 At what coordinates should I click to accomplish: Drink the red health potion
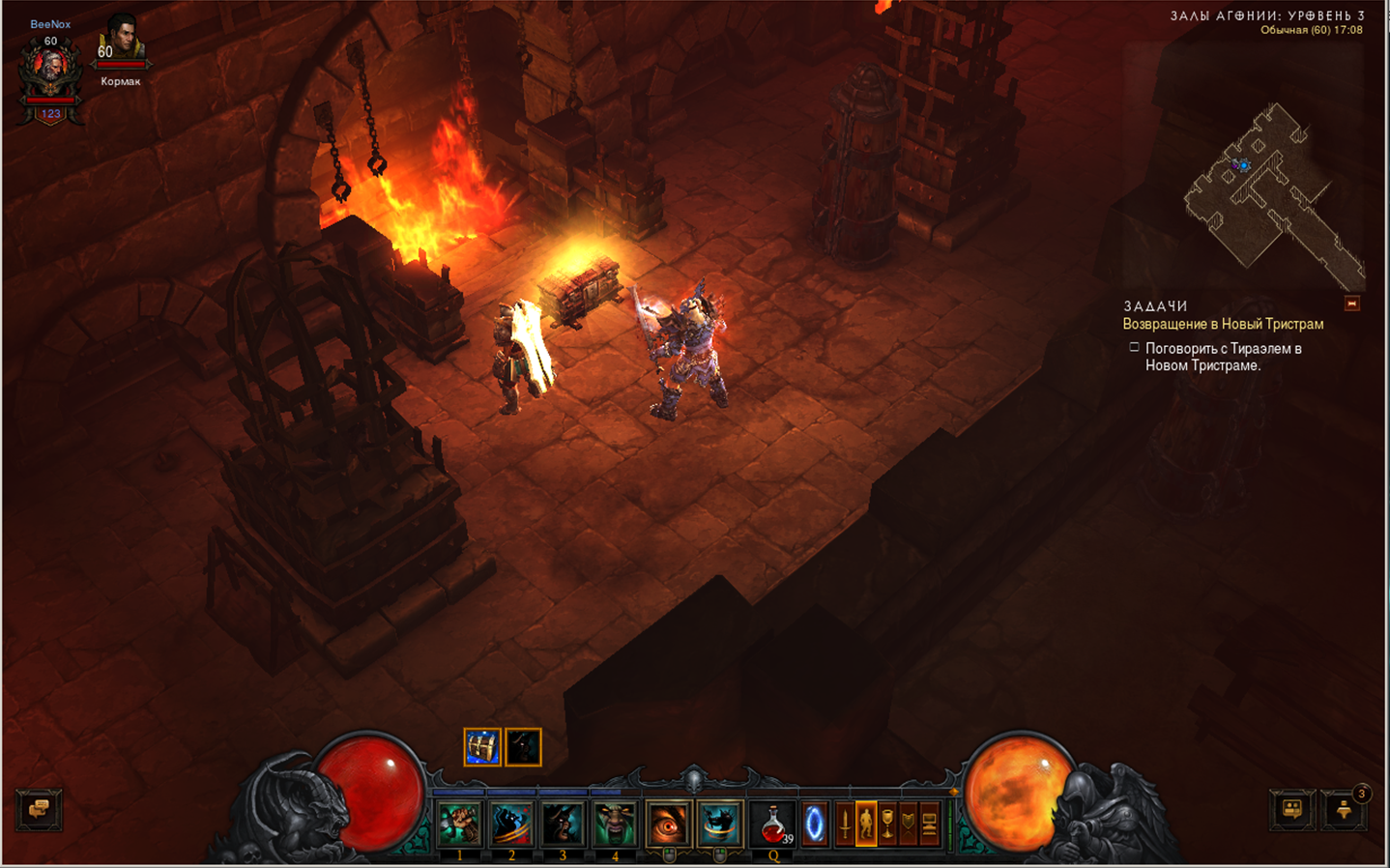(772, 825)
